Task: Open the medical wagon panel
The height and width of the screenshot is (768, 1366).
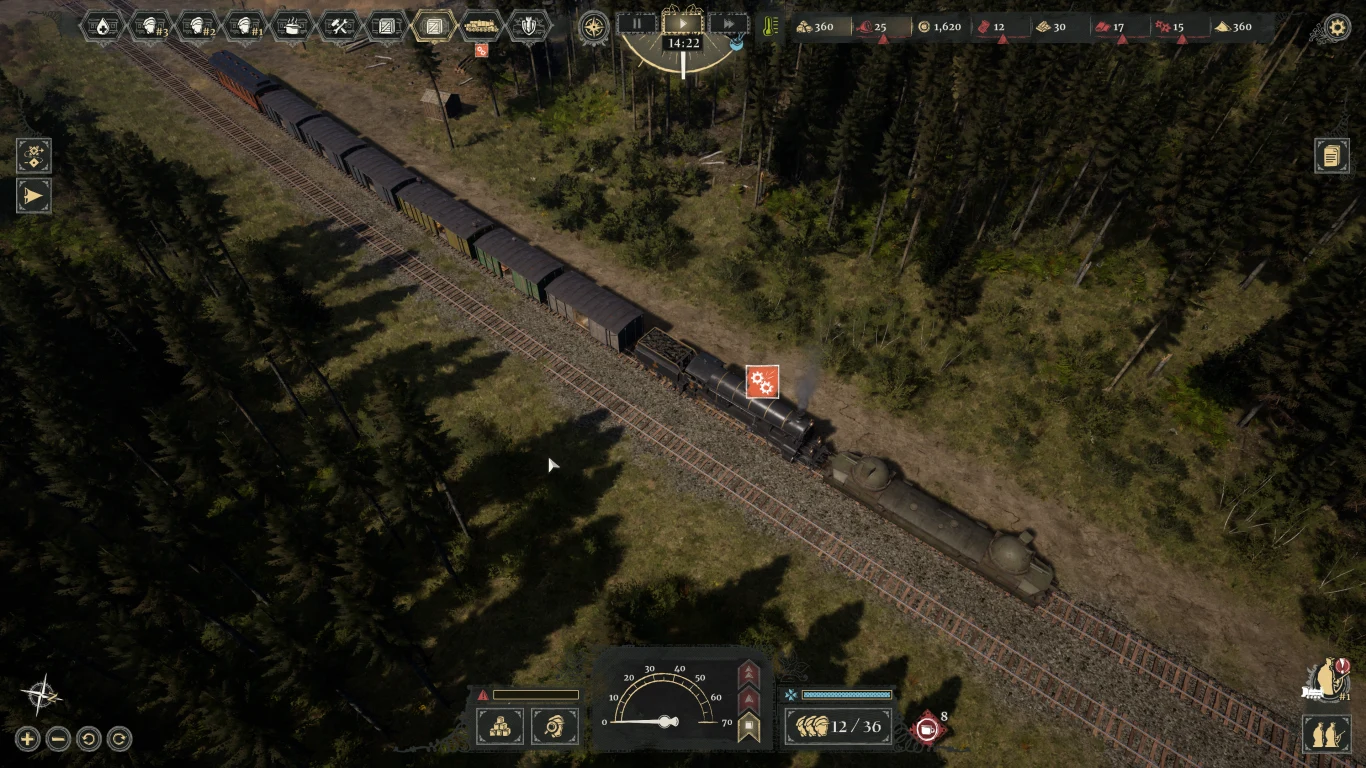Action: 101,26
